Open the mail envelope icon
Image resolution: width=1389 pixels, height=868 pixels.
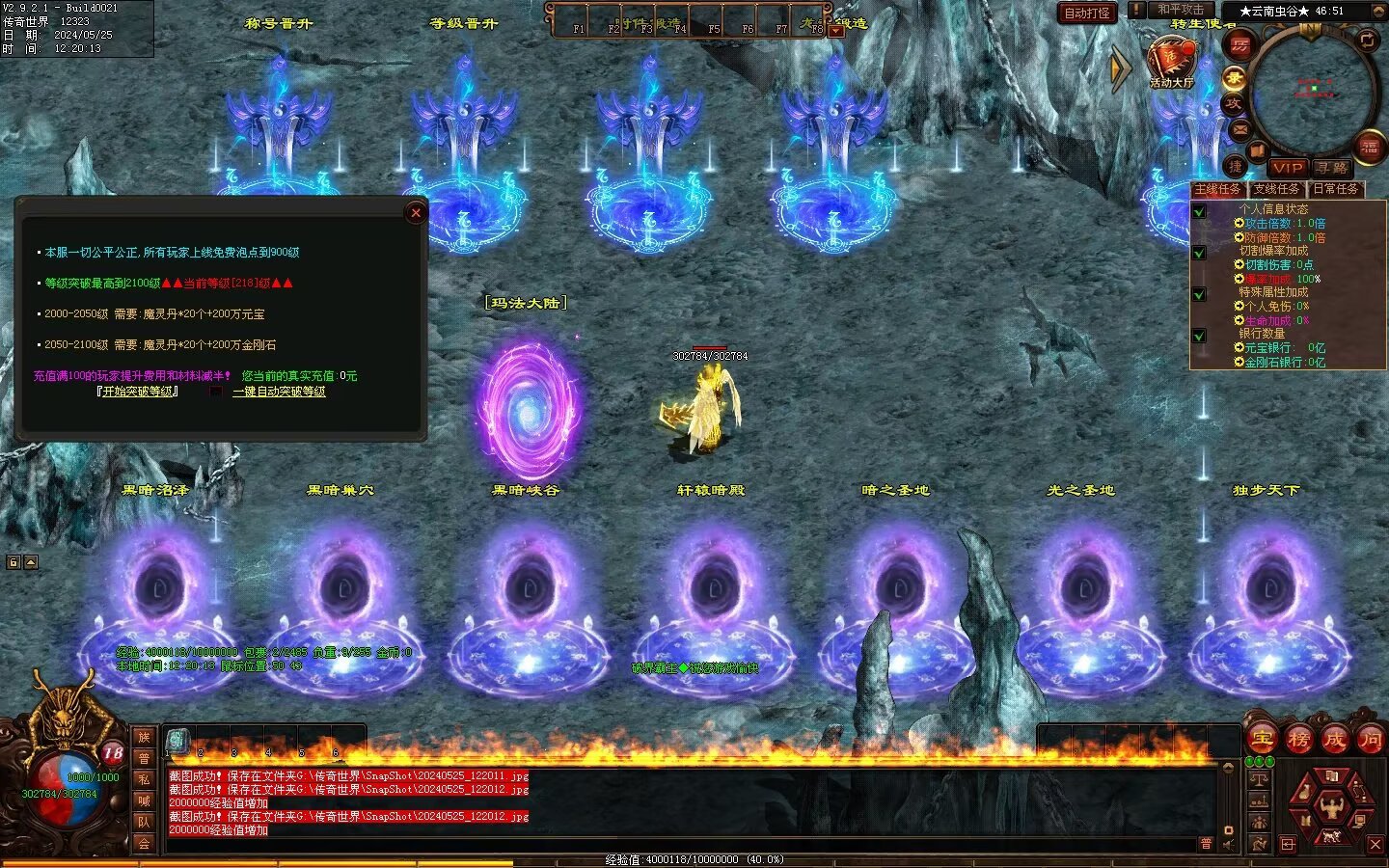click(1239, 129)
